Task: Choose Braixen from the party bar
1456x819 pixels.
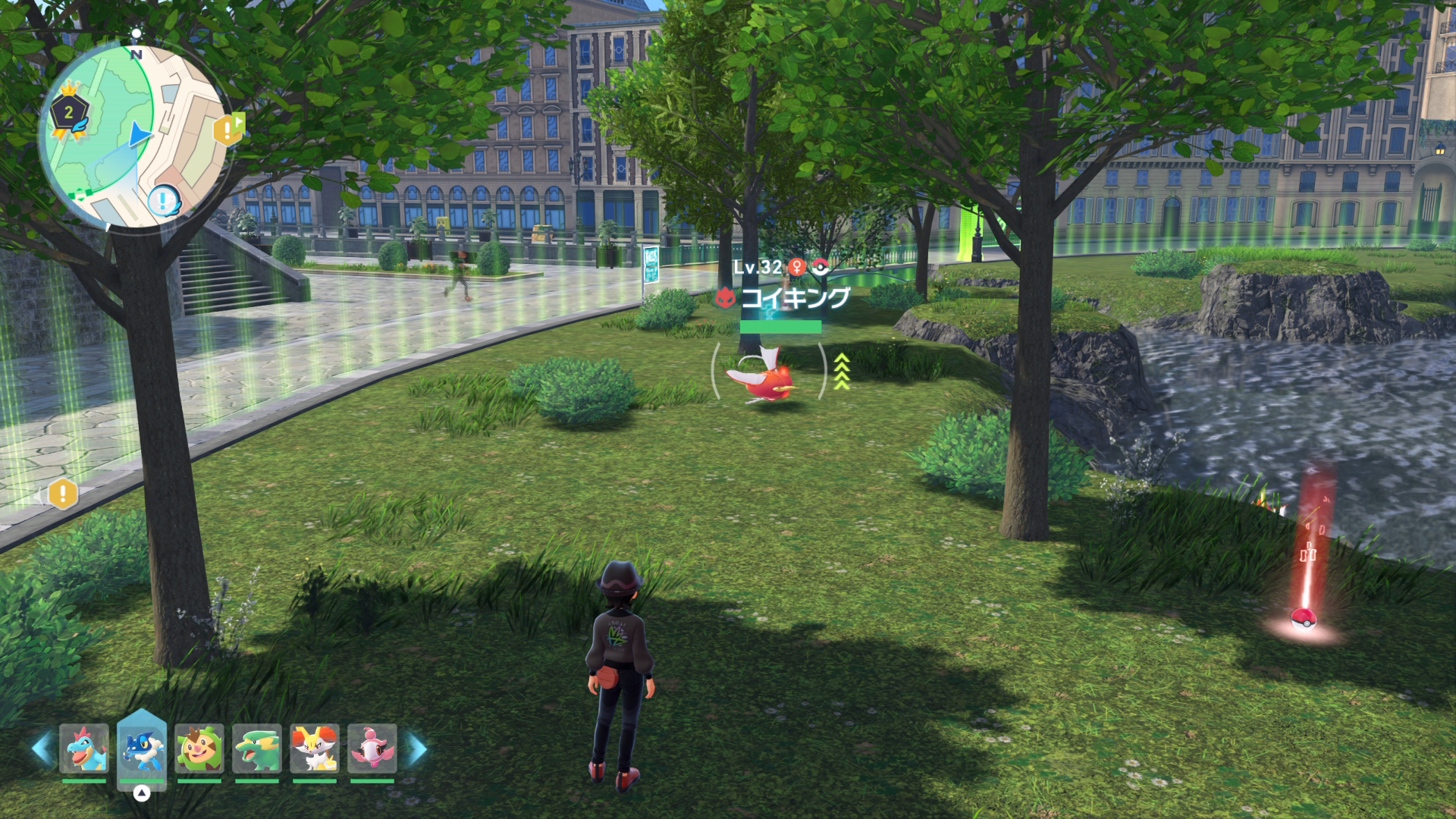Action: pyautogui.click(x=315, y=748)
